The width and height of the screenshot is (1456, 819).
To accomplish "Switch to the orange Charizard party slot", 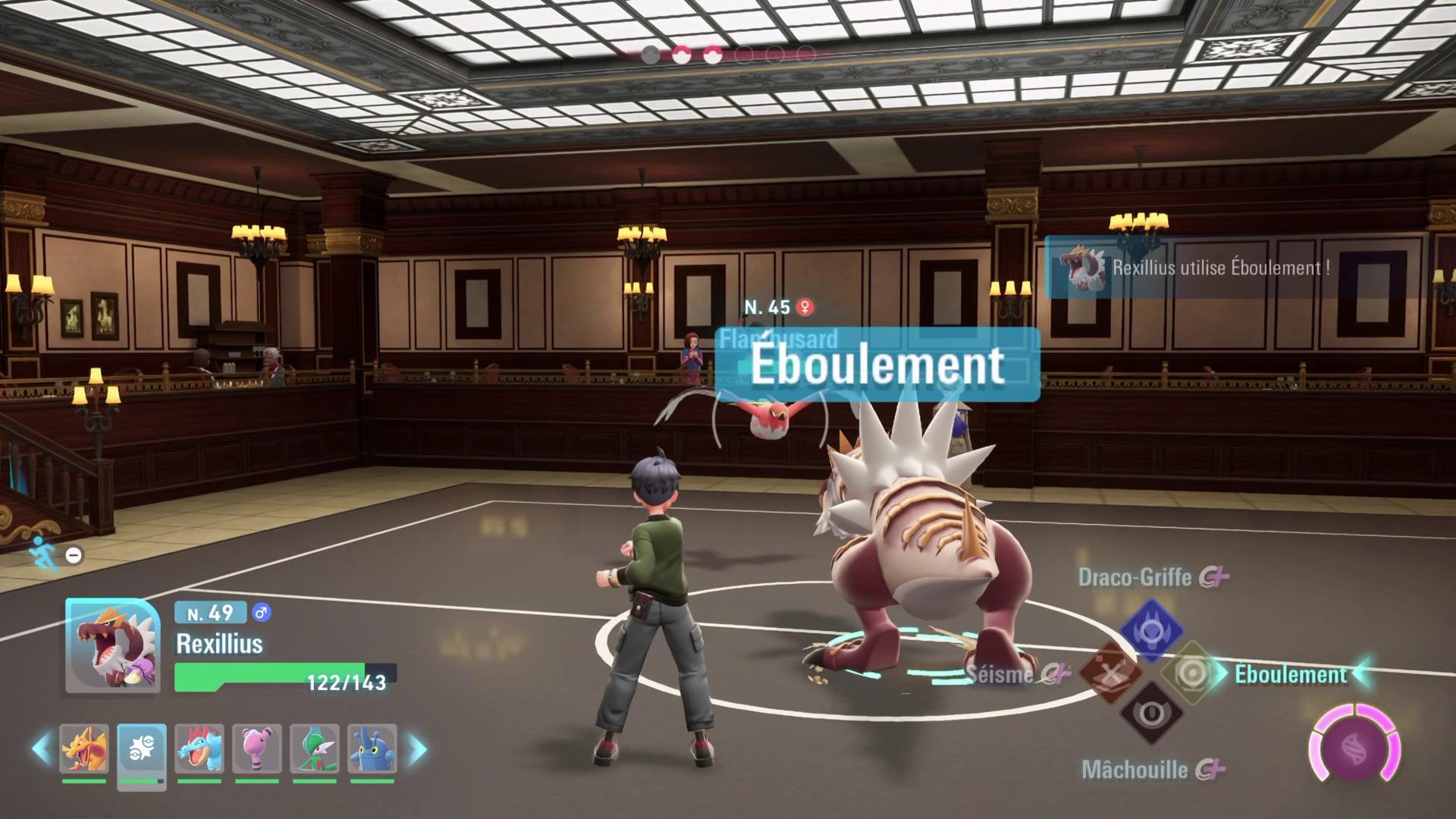I will tap(84, 748).
